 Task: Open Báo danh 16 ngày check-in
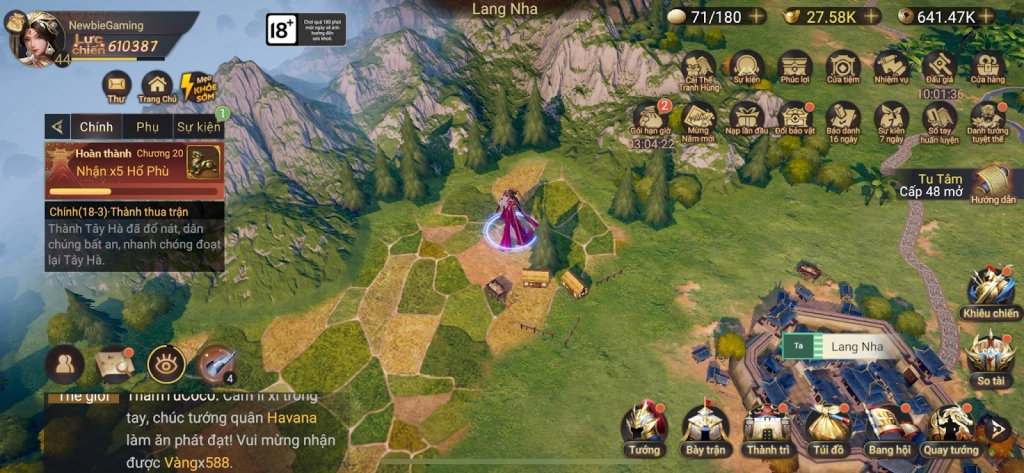pos(843,119)
